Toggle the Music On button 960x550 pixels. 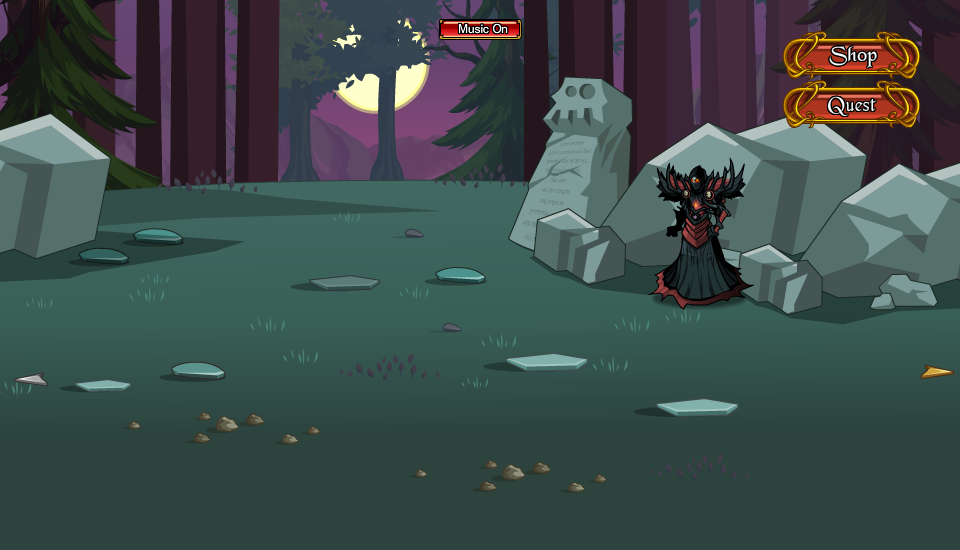point(480,29)
